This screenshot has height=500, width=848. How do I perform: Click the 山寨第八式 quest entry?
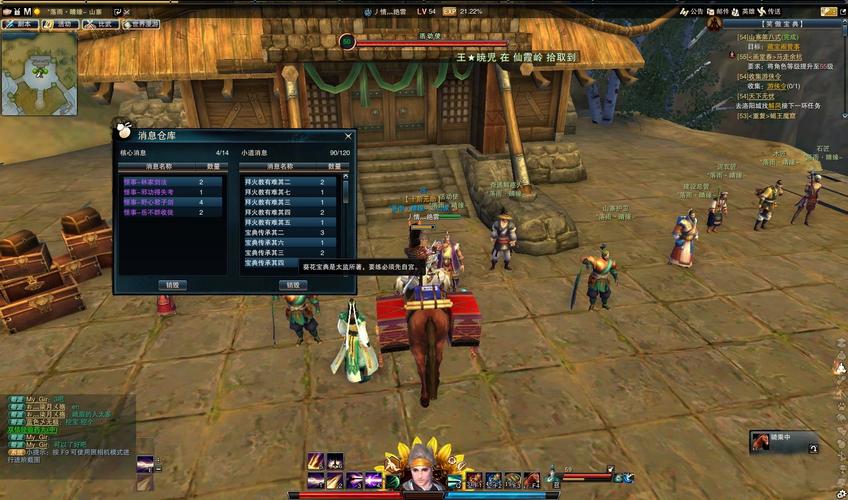point(777,38)
